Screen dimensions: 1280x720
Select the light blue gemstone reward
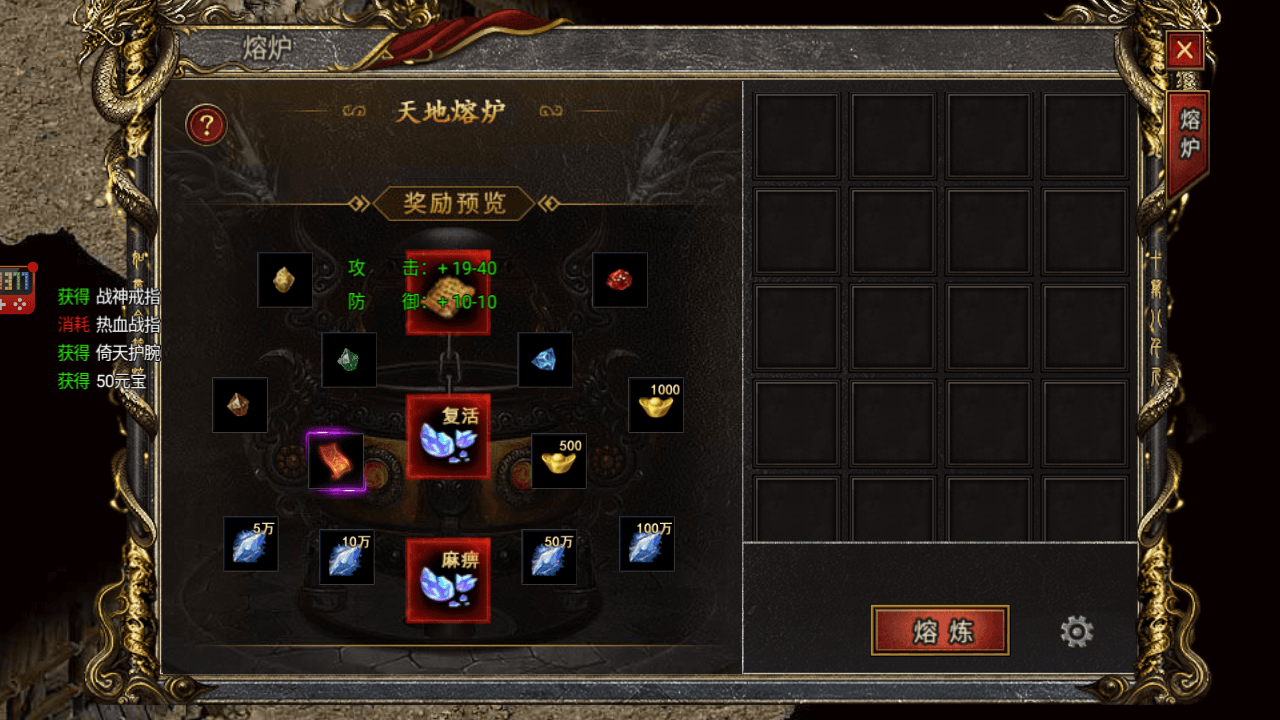pyautogui.click(x=545, y=360)
